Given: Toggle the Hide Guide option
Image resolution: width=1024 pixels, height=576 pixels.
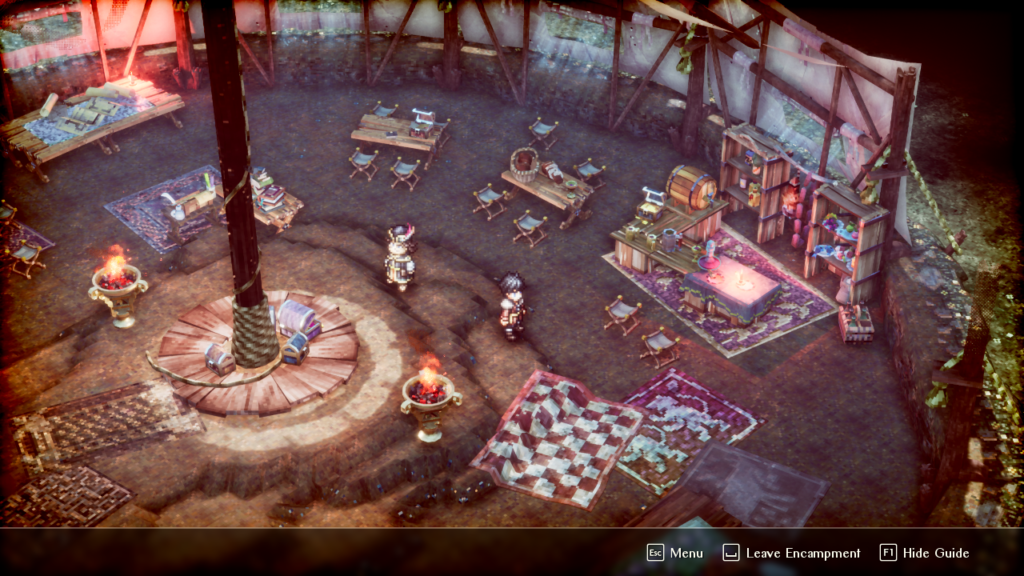Looking at the screenshot, I should click(925, 553).
